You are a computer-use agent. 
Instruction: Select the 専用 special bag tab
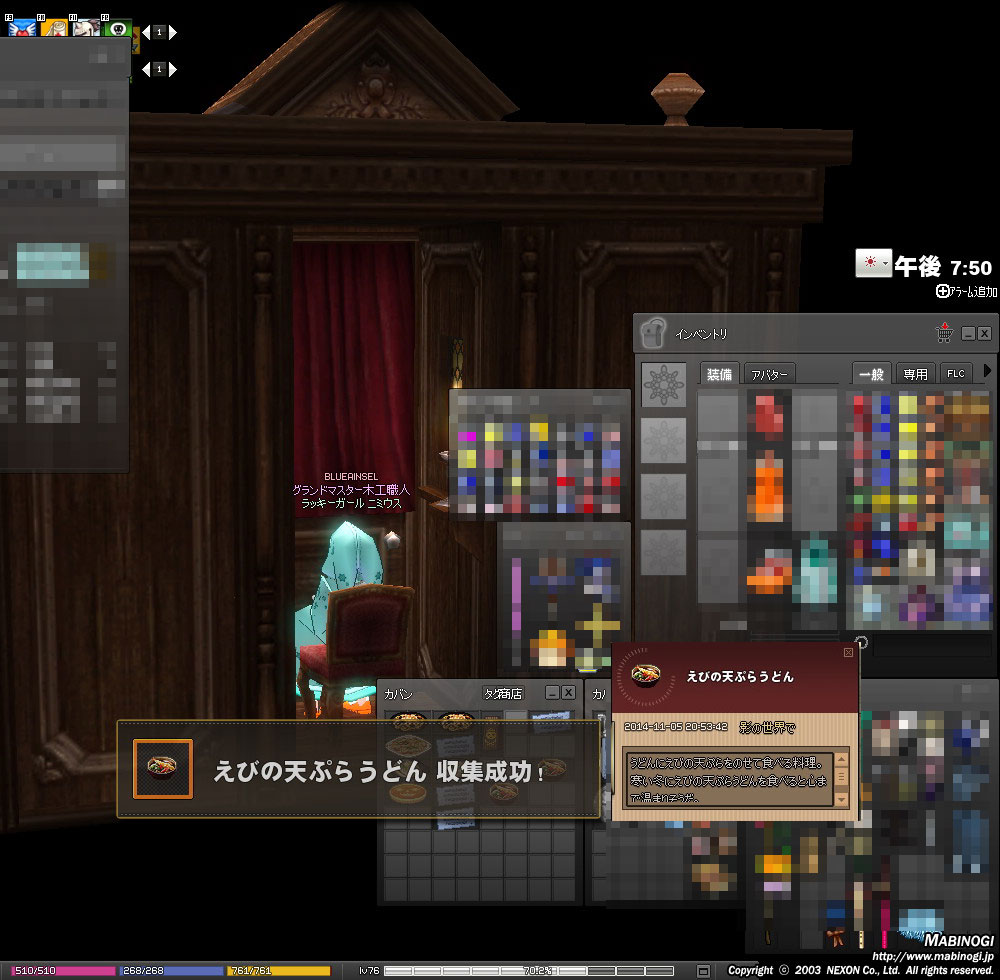915,374
